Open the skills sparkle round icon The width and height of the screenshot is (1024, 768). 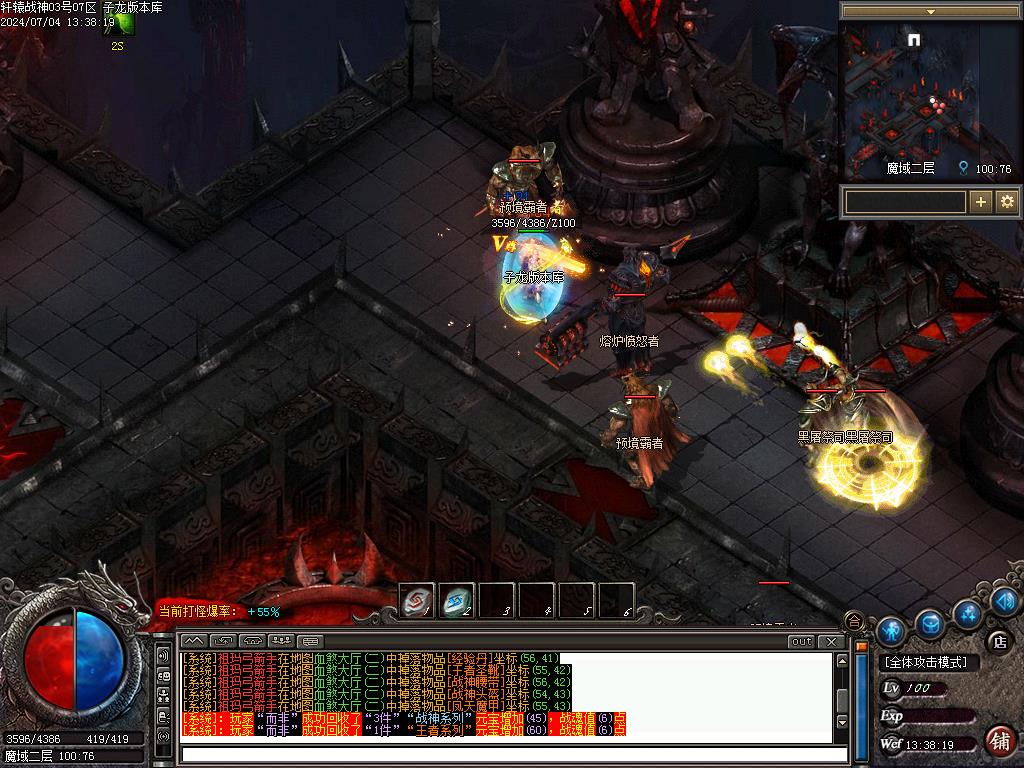(967, 612)
